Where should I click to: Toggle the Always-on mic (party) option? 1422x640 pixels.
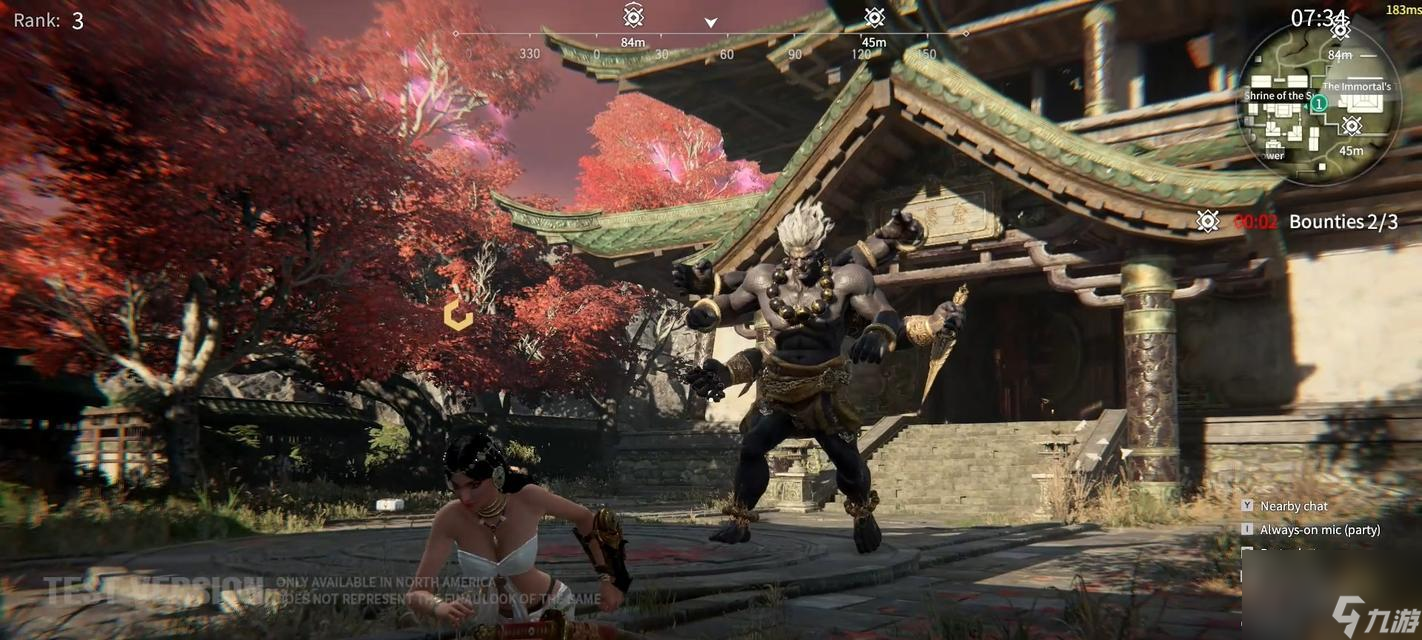coord(1319,529)
